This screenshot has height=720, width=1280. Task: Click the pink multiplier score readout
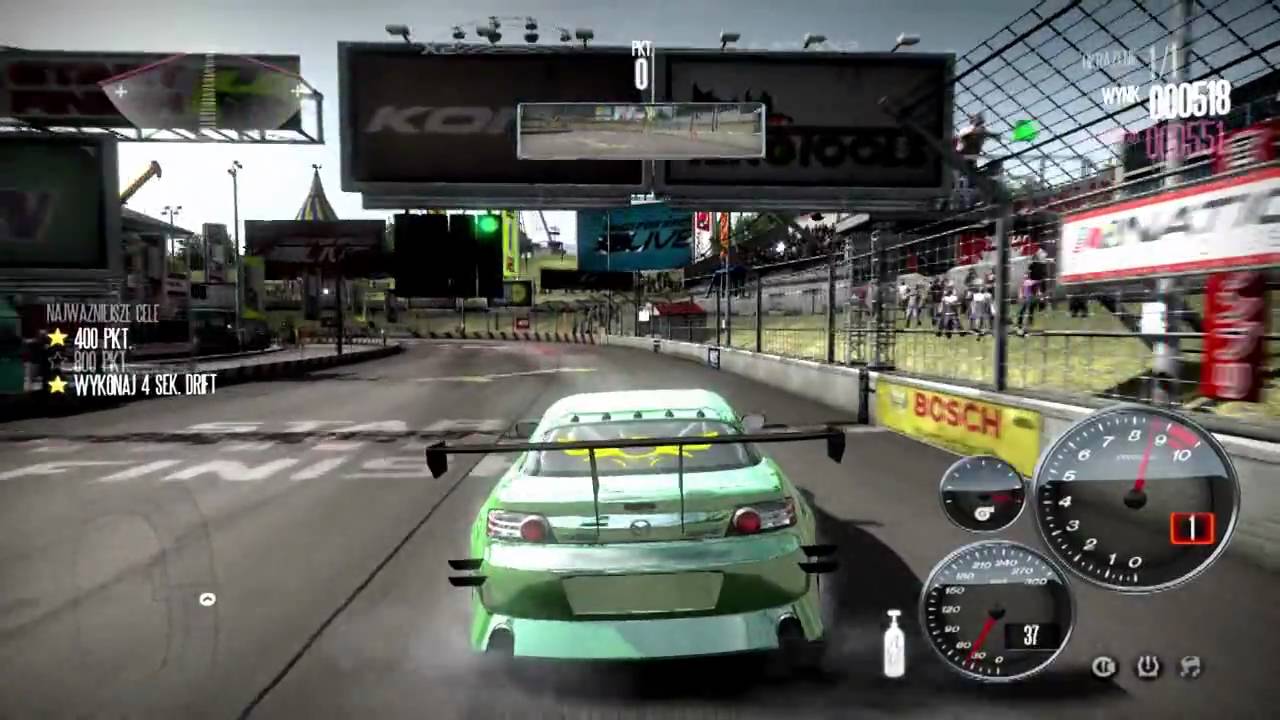point(1190,140)
